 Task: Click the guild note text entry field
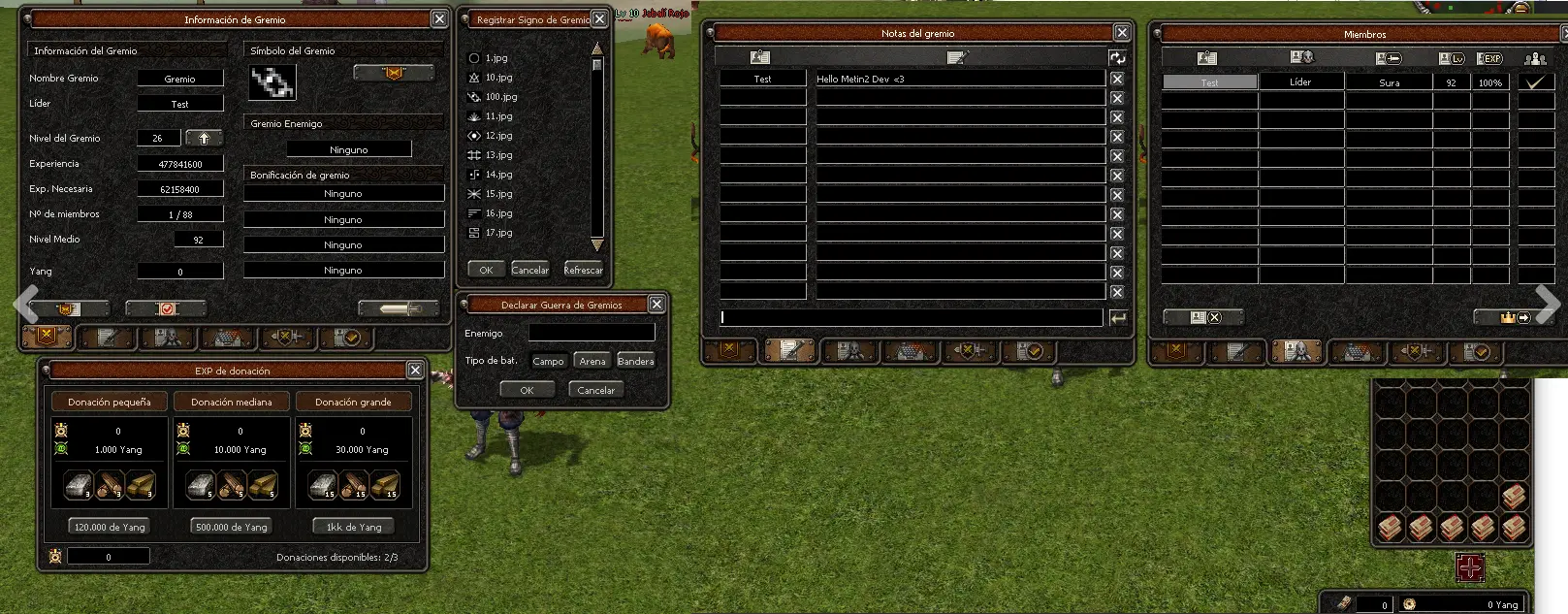click(x=912, y=317)
